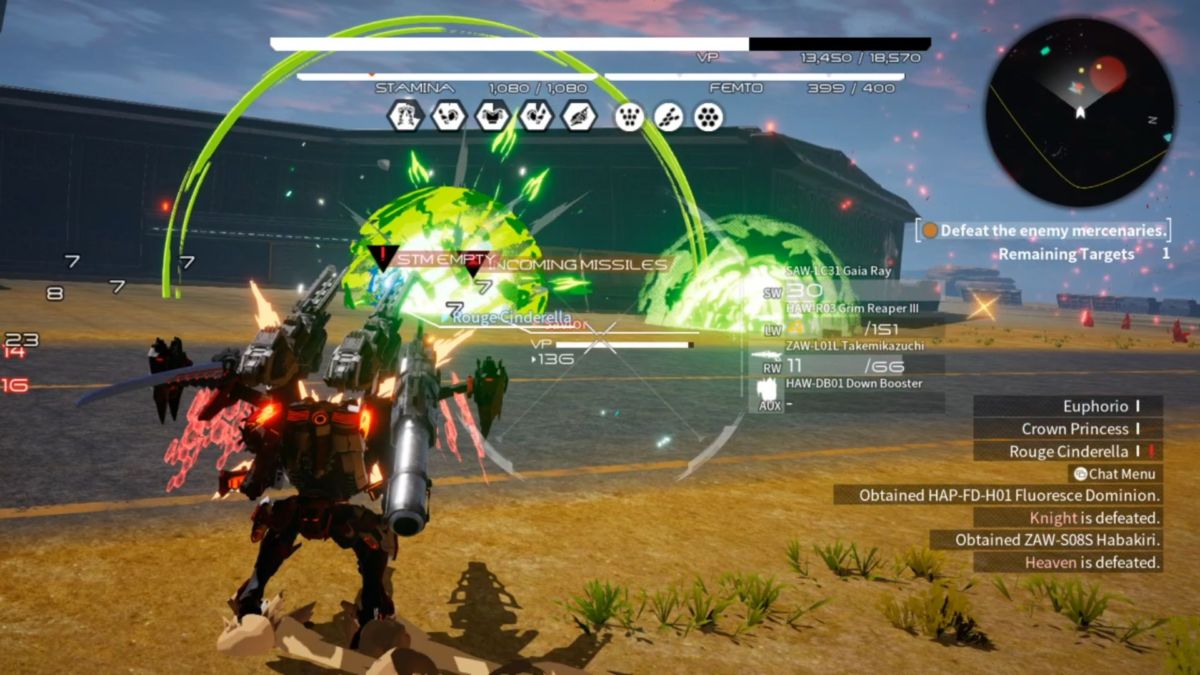The width and height of the screenshot is (1200, 675).
Task: Click the Obtained Fluoresce Dominion log entry
Action: 998,495
